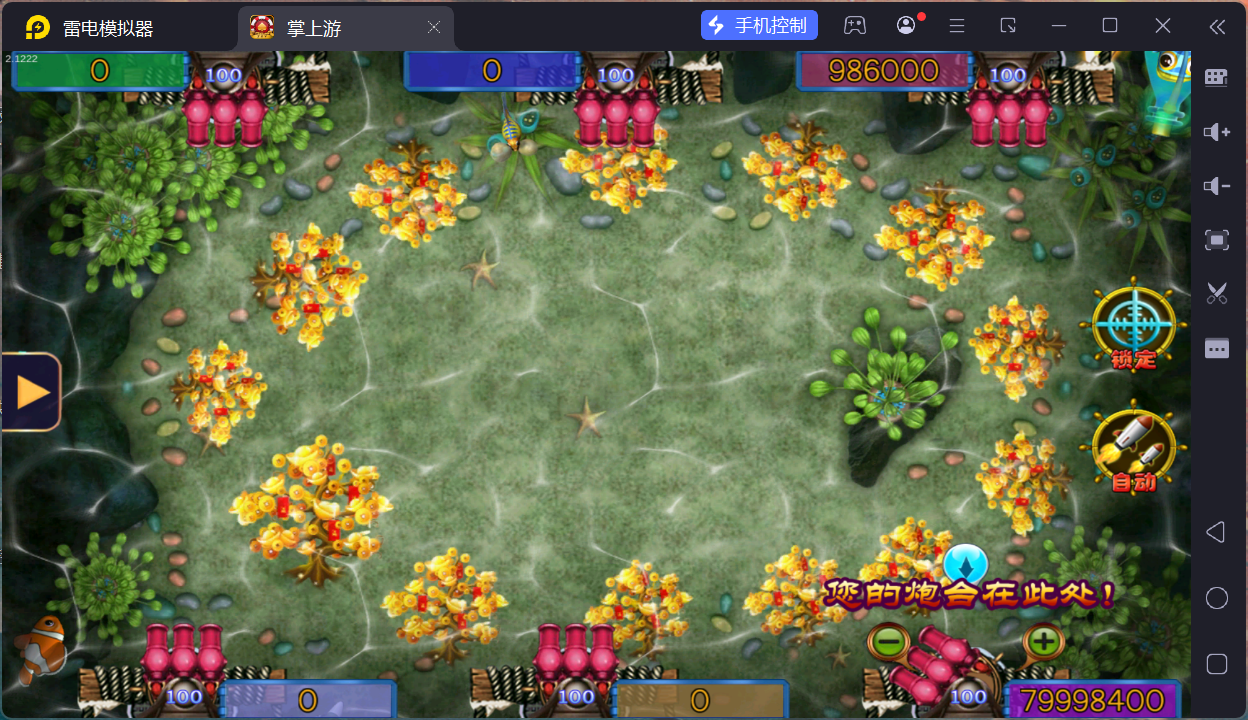This screenshot has width=1248, height=720.
Task: Click the 手机控制 phone control button
Action: [x=760, y=26]
